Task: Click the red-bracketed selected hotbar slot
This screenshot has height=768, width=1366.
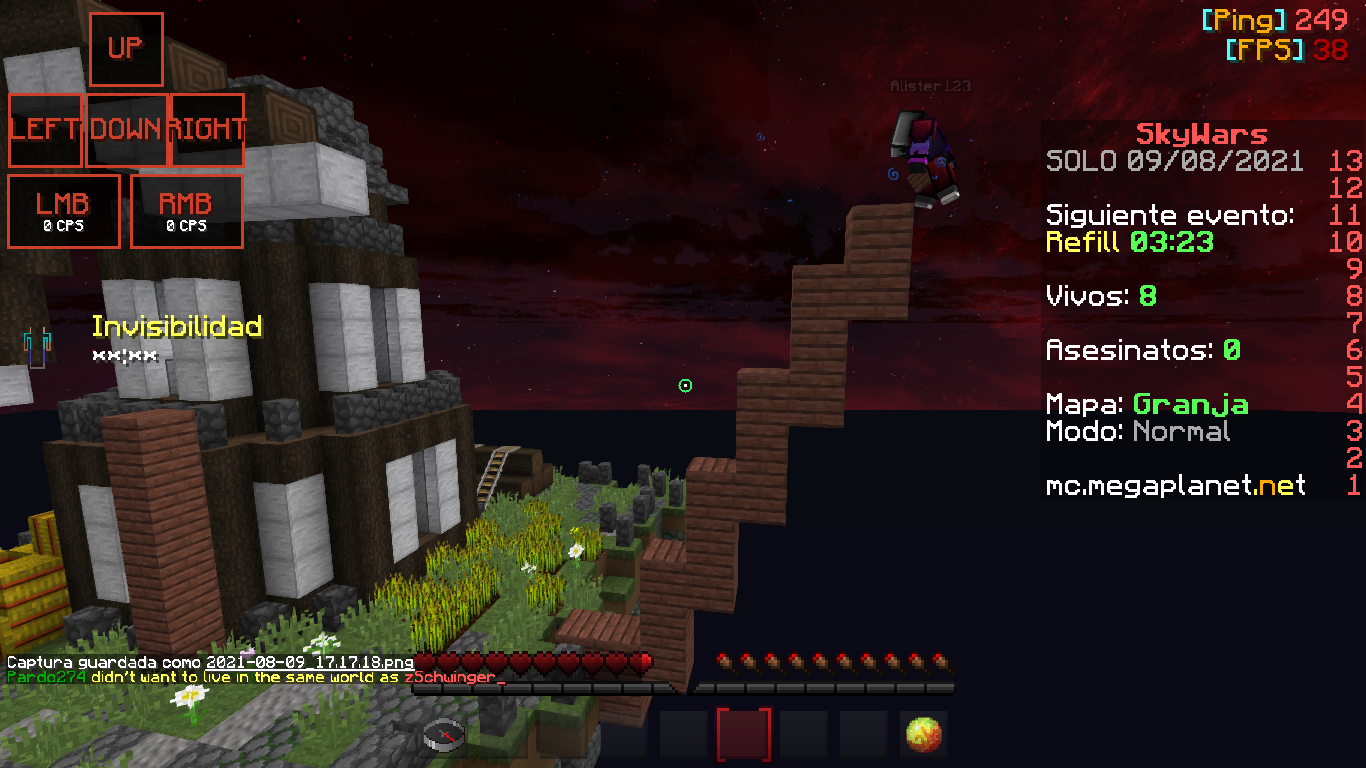Action: point(744,735)
